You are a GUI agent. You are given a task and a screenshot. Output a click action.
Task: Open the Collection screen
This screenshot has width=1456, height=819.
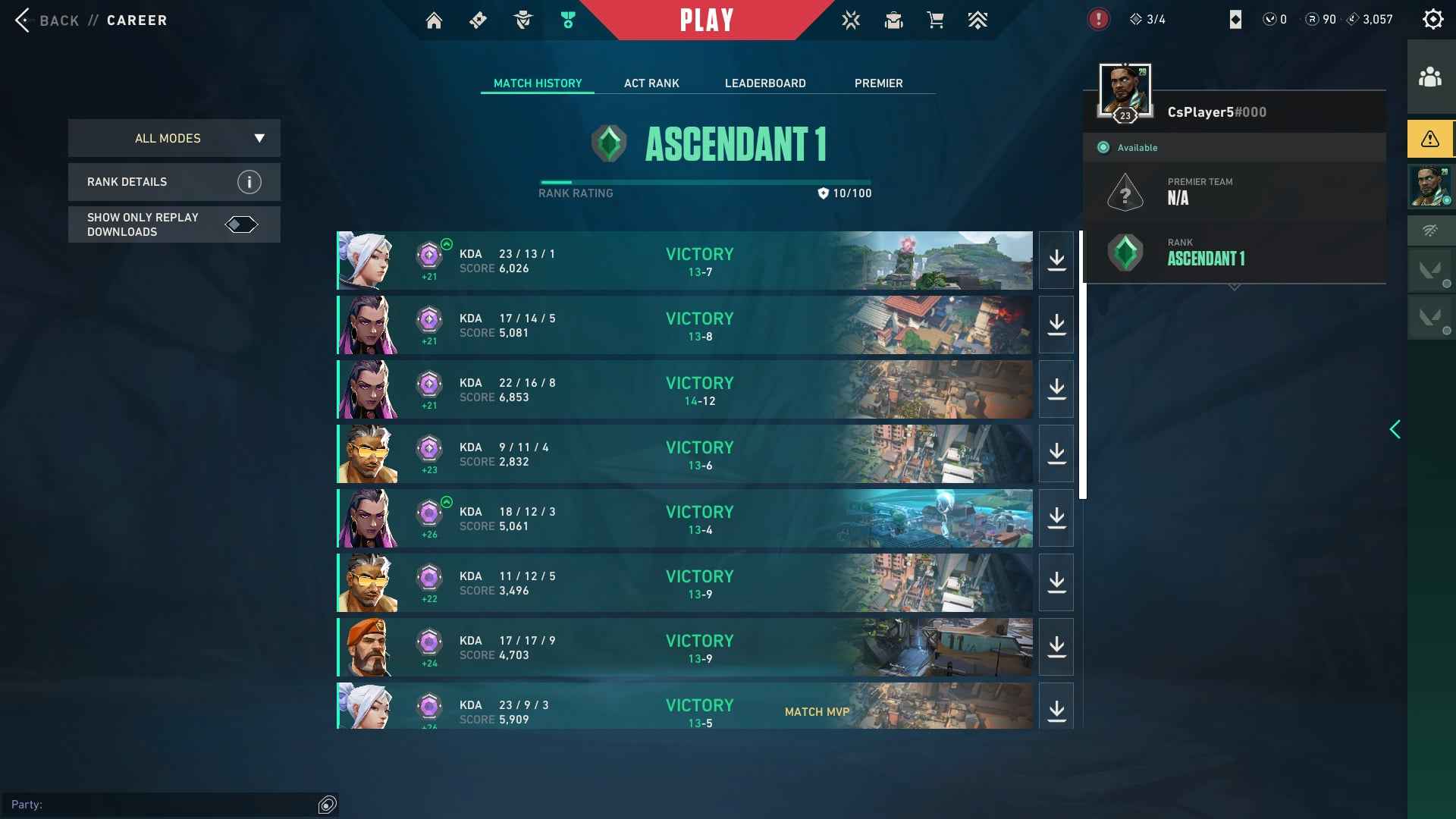(893, 20)
